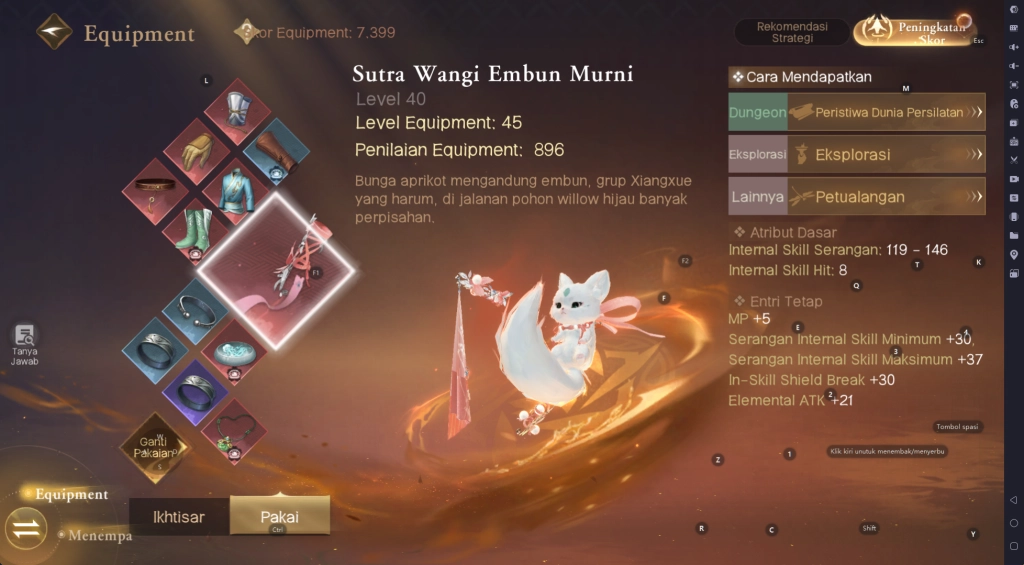Select the Petualangan source entry
Image resolution: width=1024 pixels, height=565 pixels.
click(x=857, y=197)
